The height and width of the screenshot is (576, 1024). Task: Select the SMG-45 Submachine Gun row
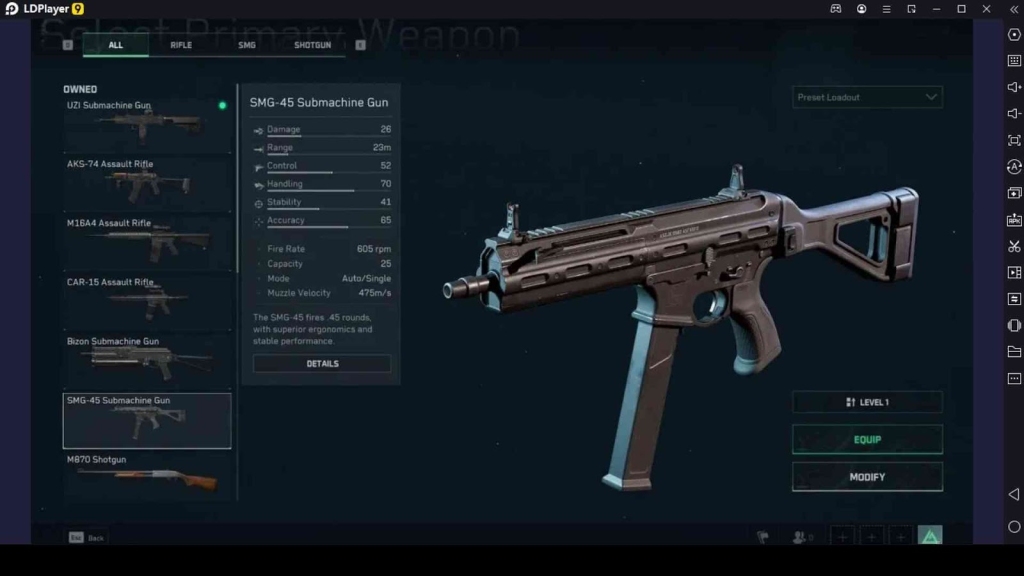pos(147,420)
